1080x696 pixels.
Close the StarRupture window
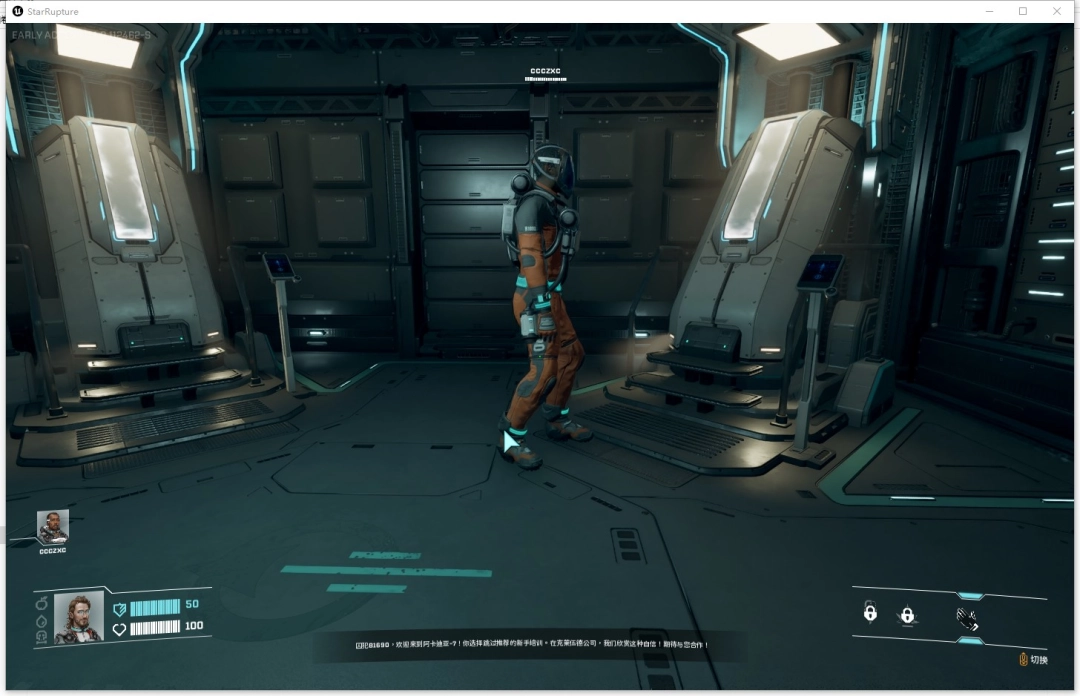tap(1057, 11)
